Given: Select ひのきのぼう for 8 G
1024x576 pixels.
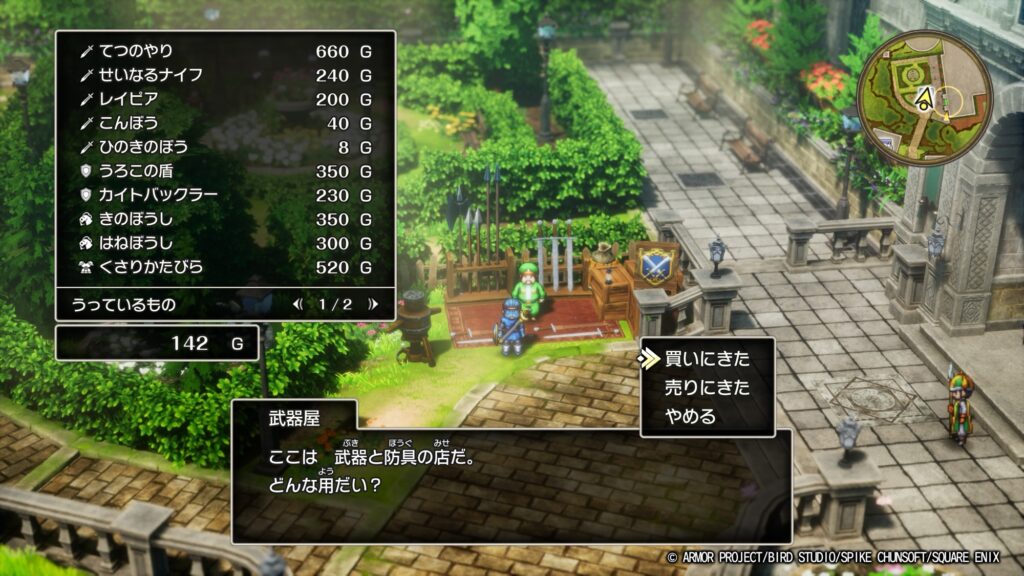Looking at the screenshot, I should pyautogui.click(x=226, y=147).
